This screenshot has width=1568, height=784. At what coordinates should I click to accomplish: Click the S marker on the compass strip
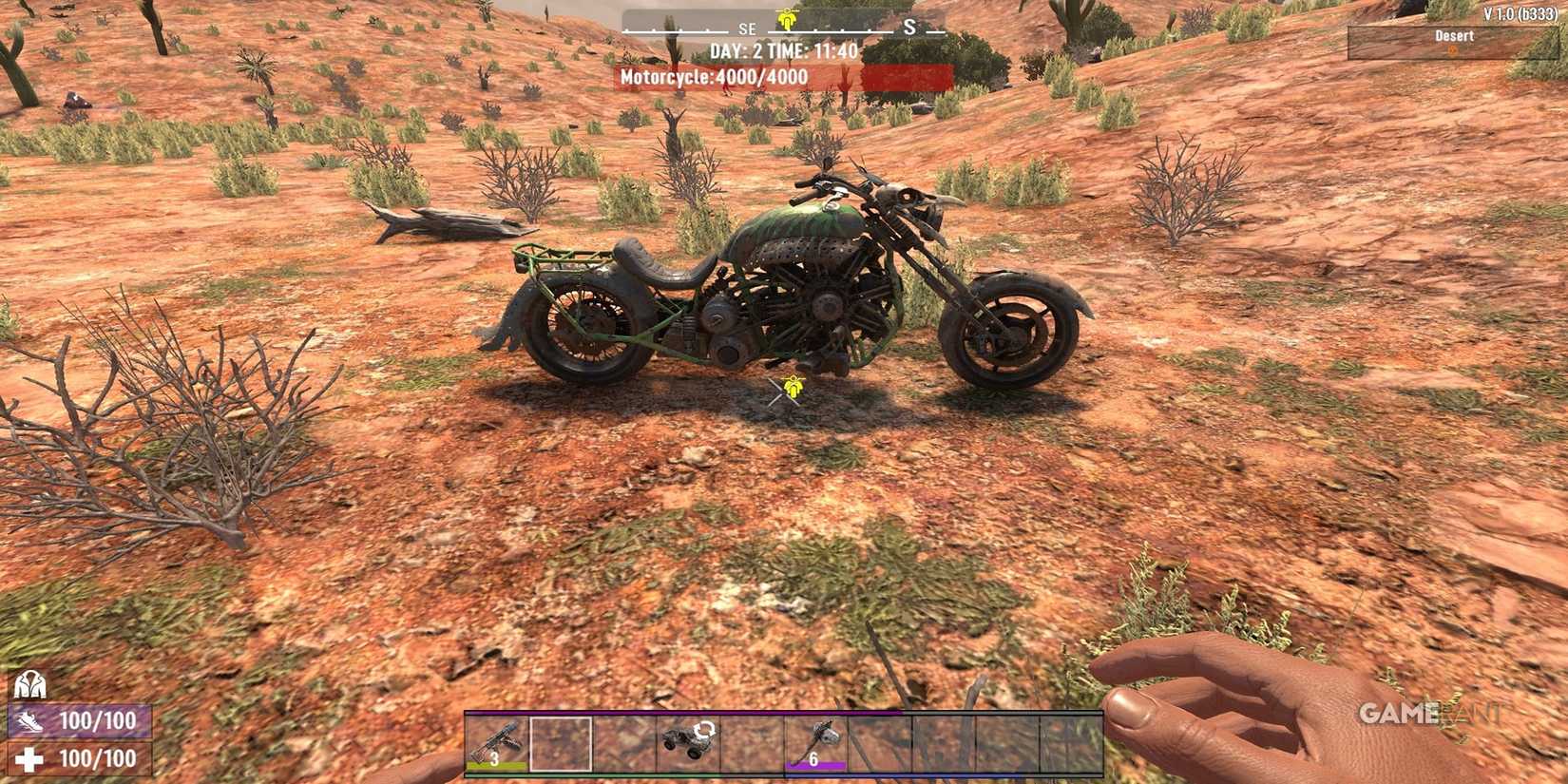point(909,27)
